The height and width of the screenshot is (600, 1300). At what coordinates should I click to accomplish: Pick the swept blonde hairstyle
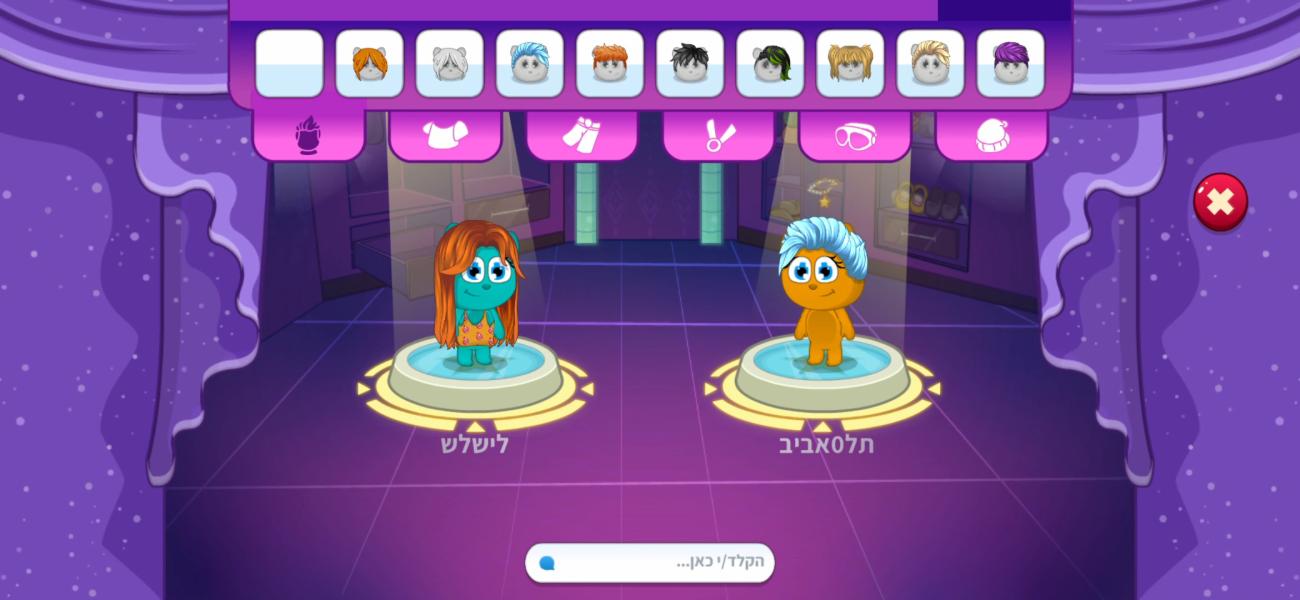tap(929, 63)
